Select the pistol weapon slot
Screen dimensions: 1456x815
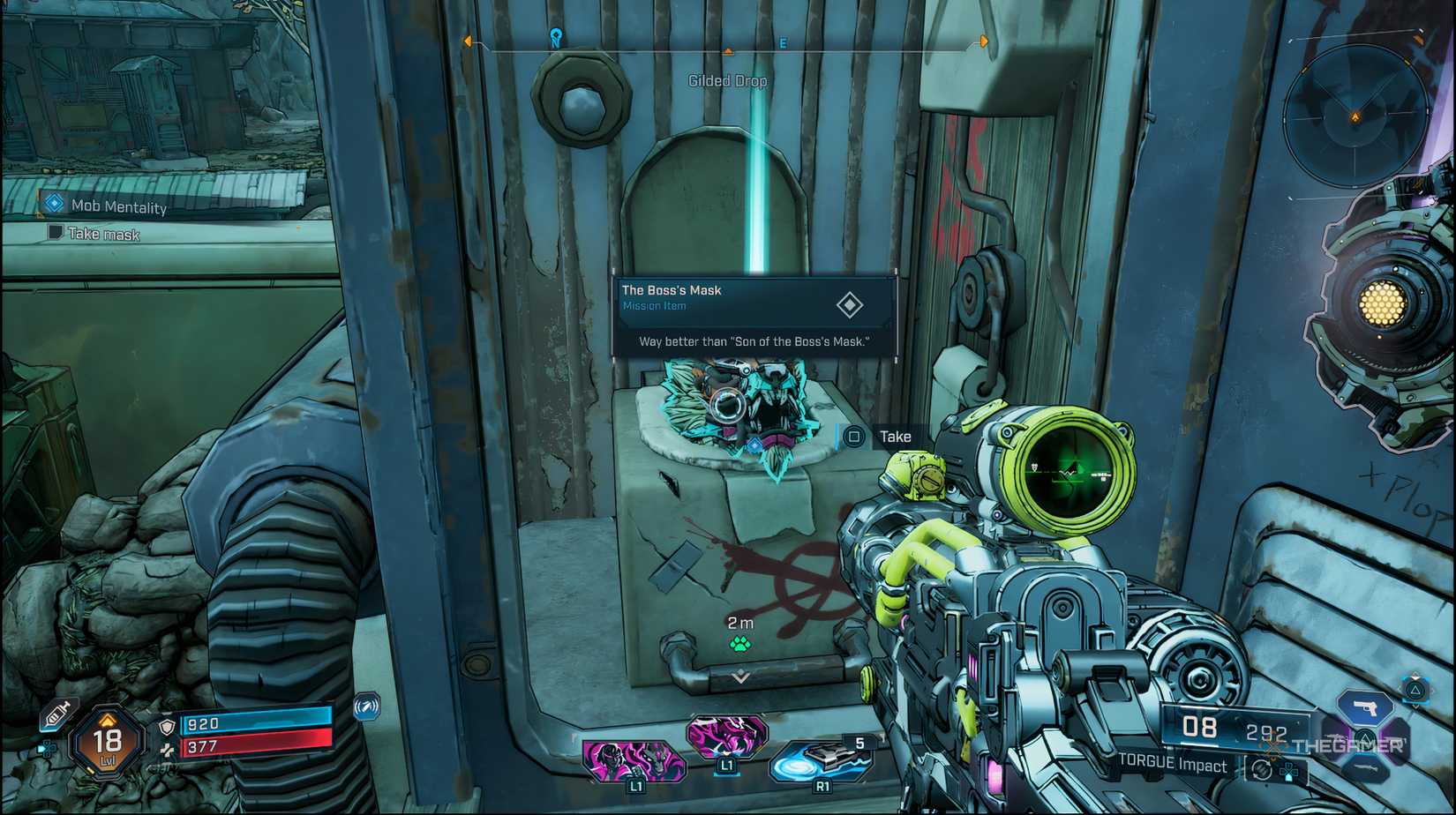[x=1364, y=707]
